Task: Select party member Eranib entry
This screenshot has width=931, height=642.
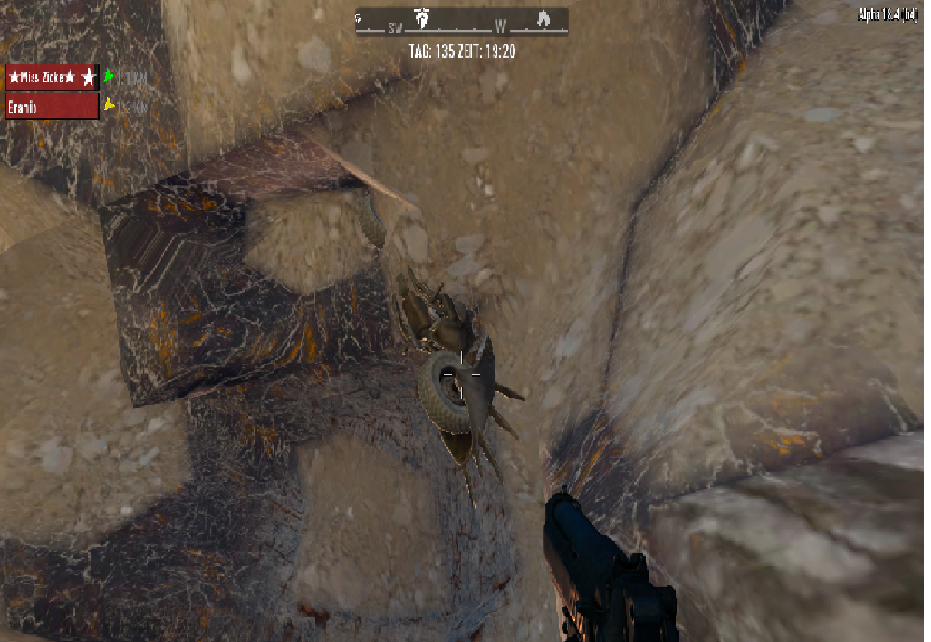Action: (x=52, y=106)
